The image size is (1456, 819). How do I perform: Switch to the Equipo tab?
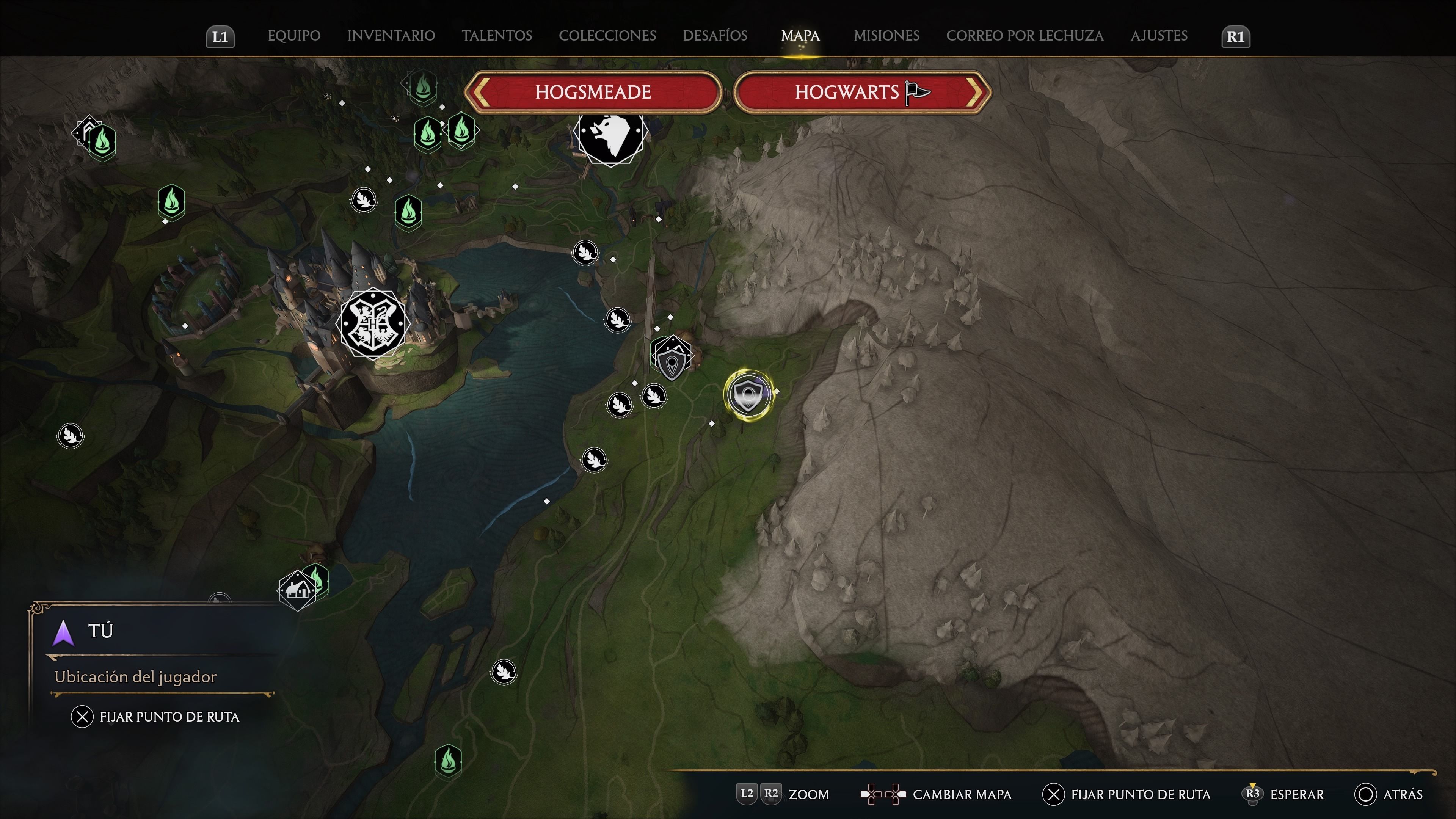[294, 36]
